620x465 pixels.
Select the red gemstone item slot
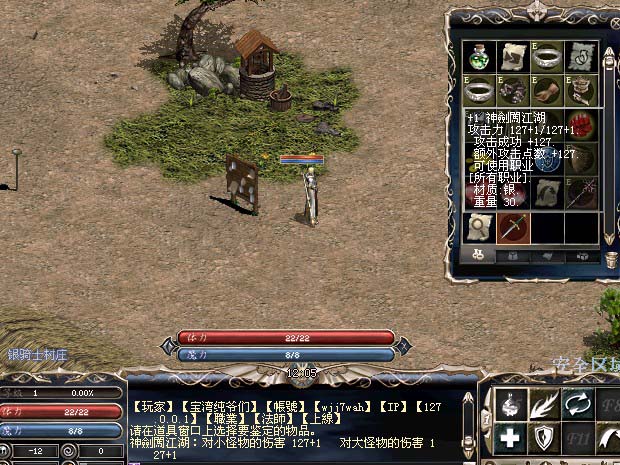click(580, 124)
